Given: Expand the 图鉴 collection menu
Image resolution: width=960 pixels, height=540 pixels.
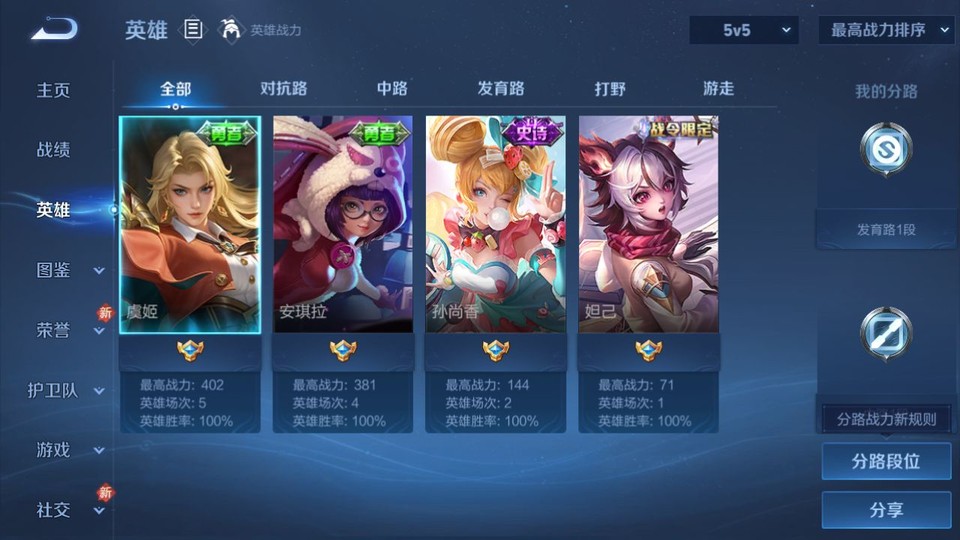Looking at the screenshot, I should click(x=68, y=270).
